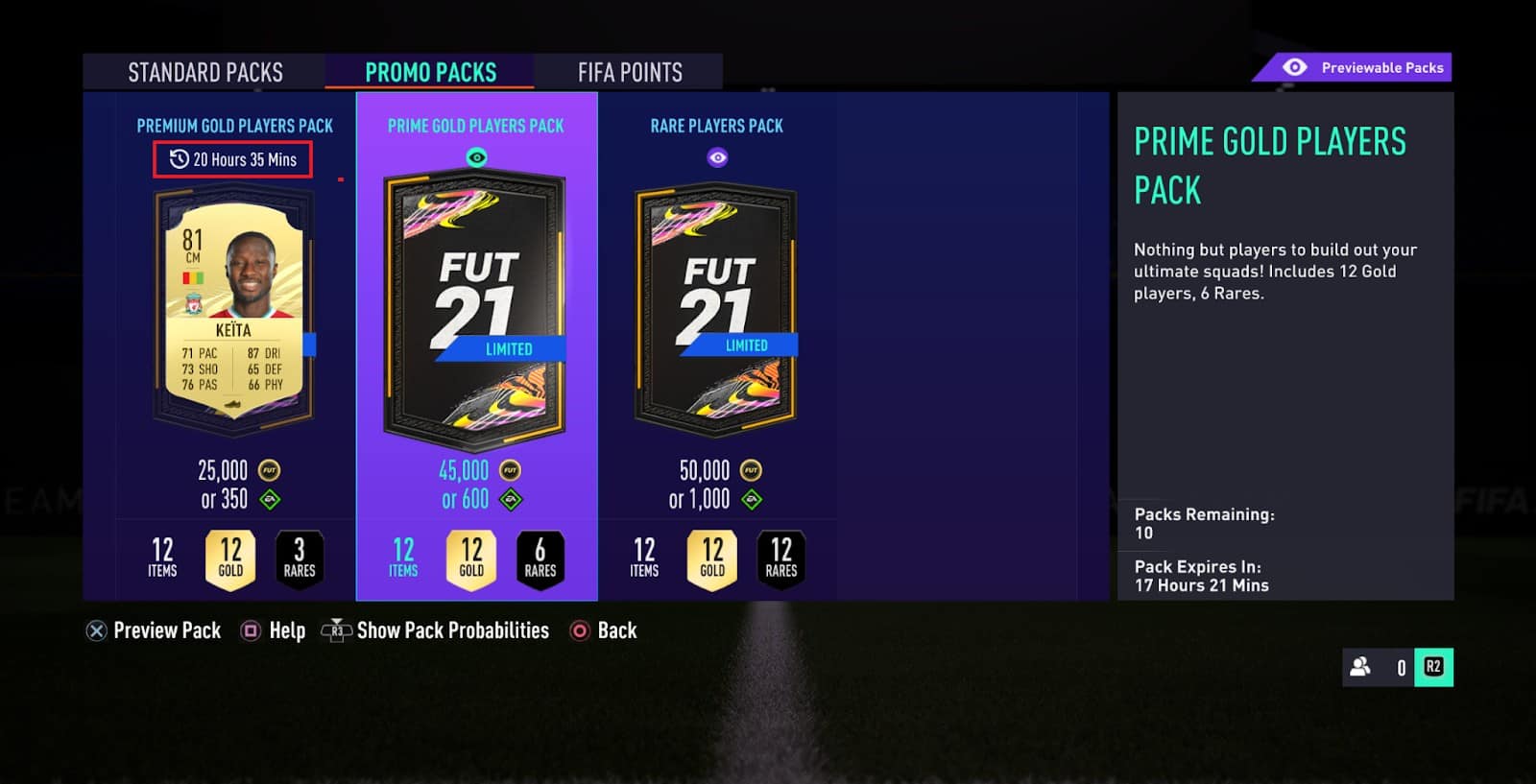Select Show Pack Probabilities
1536x784 pixels.
click(x=452, y=630)
